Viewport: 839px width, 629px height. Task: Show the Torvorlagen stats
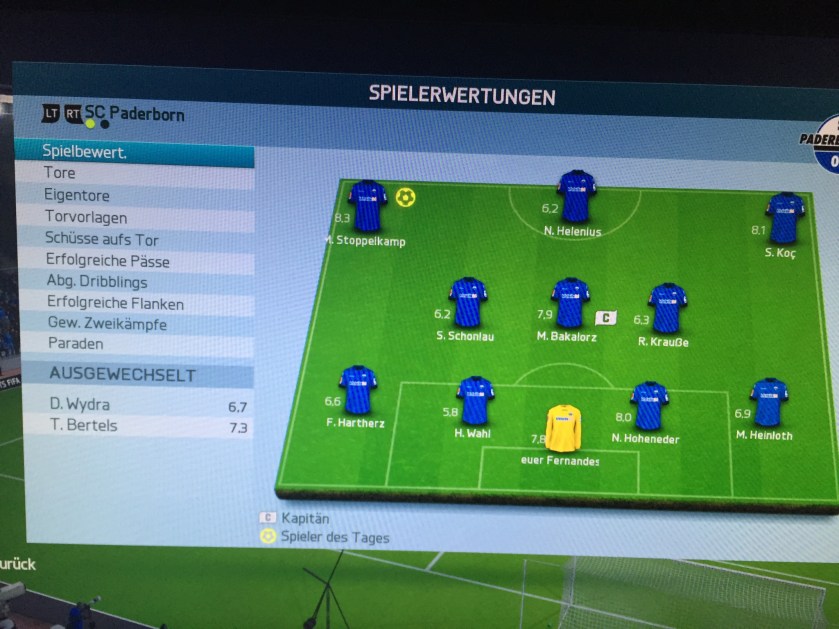pos(135,218)
